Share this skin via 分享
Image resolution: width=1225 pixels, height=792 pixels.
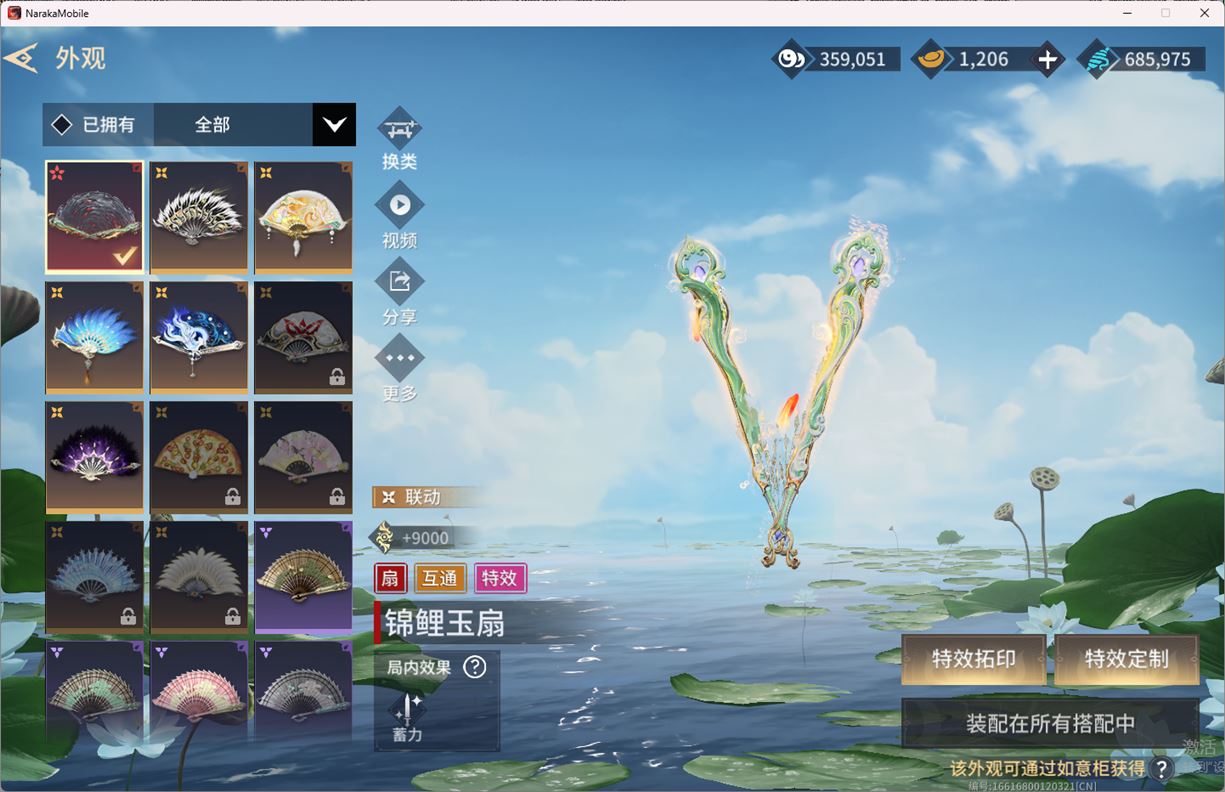(399, 282)
